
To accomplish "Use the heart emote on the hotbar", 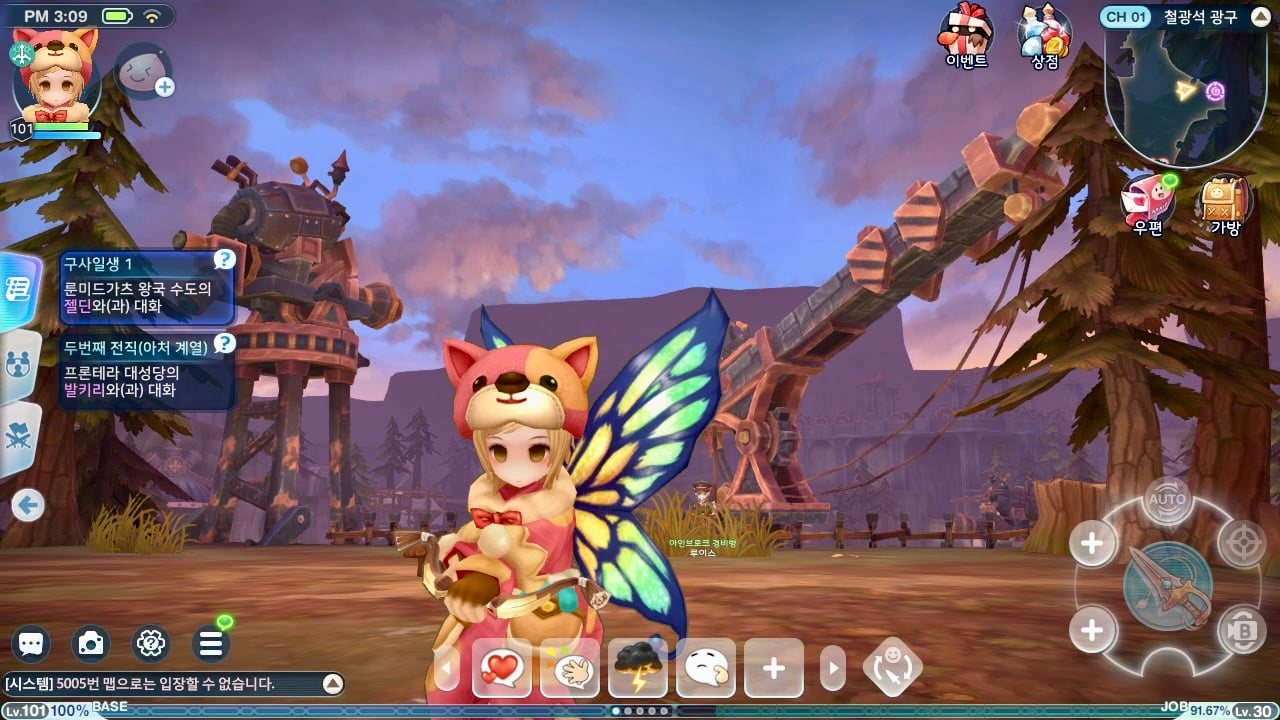I will [501, 667].
